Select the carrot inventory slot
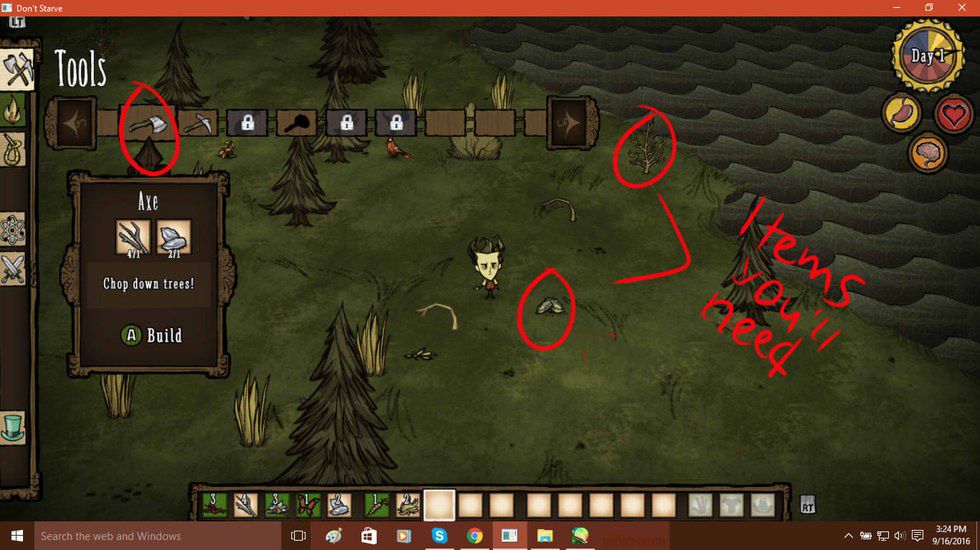980x550 pixels. tap(376, 505)
